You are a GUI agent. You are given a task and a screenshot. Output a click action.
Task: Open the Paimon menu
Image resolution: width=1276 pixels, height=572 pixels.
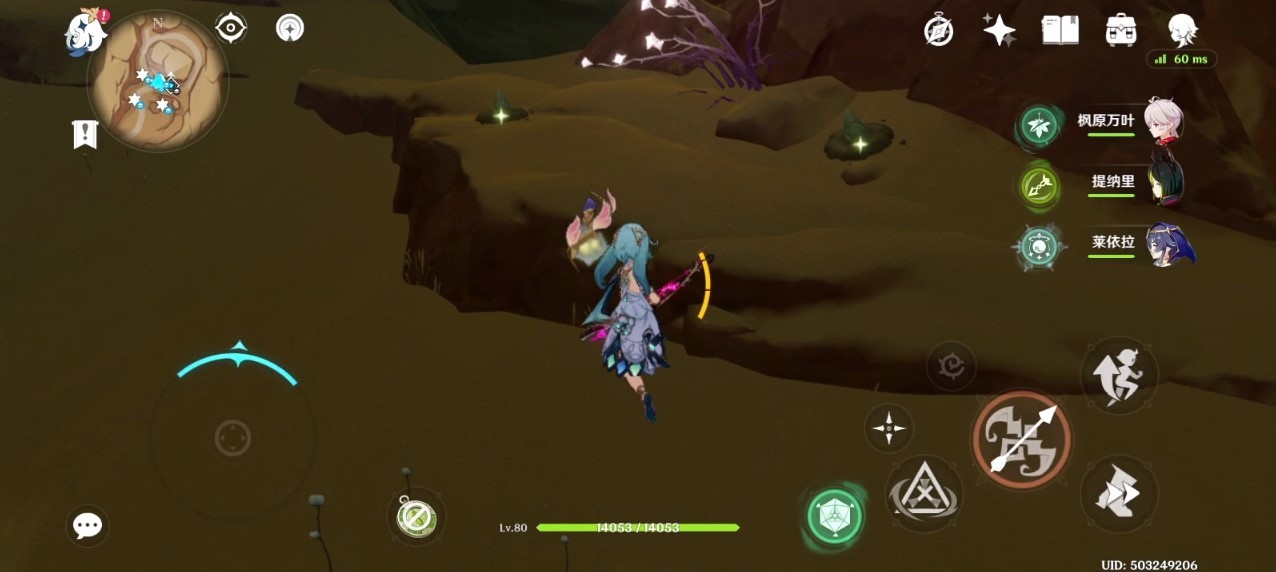(x=85, y=31)
